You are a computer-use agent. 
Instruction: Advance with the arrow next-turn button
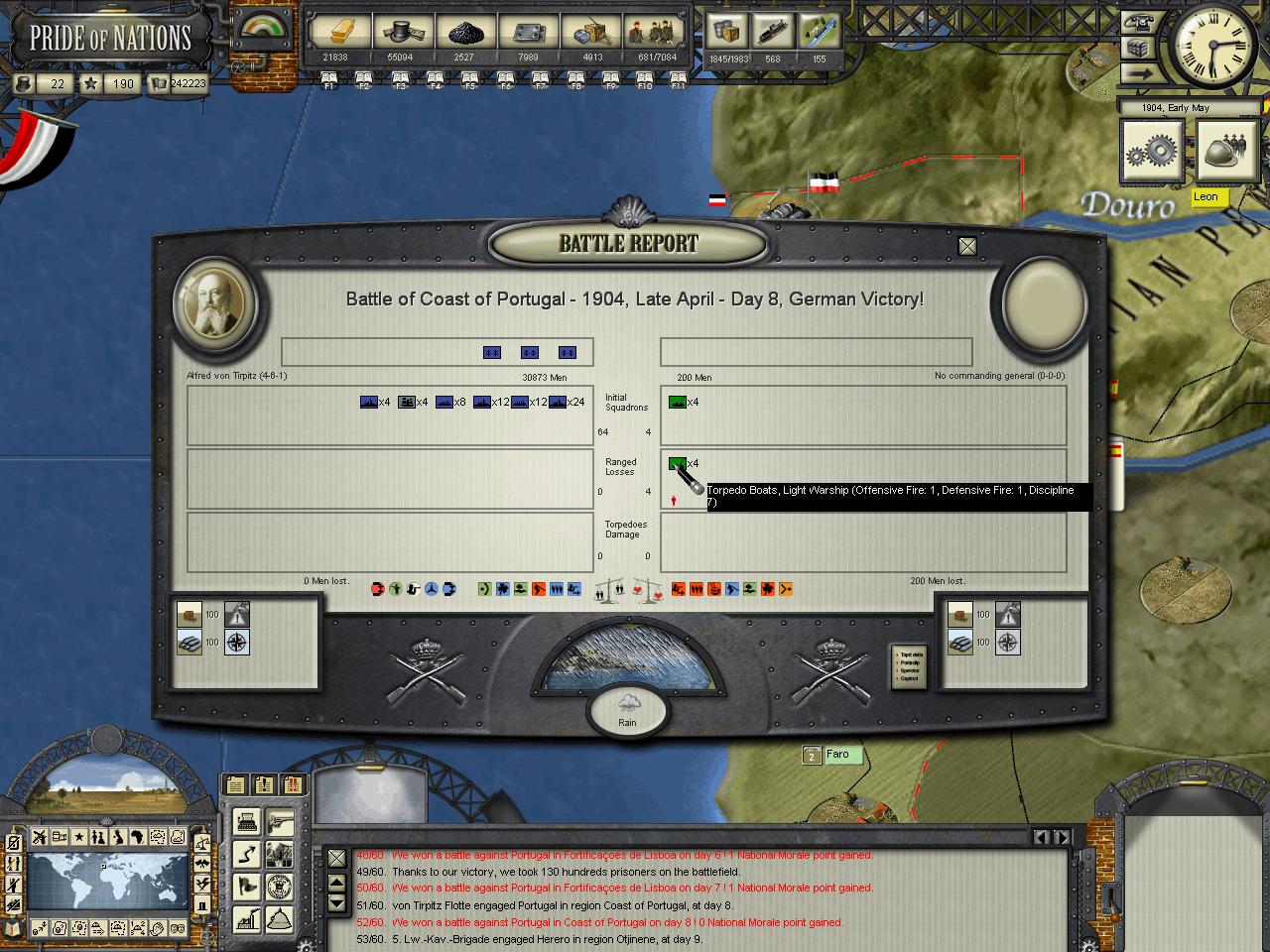click(1141, 72)
